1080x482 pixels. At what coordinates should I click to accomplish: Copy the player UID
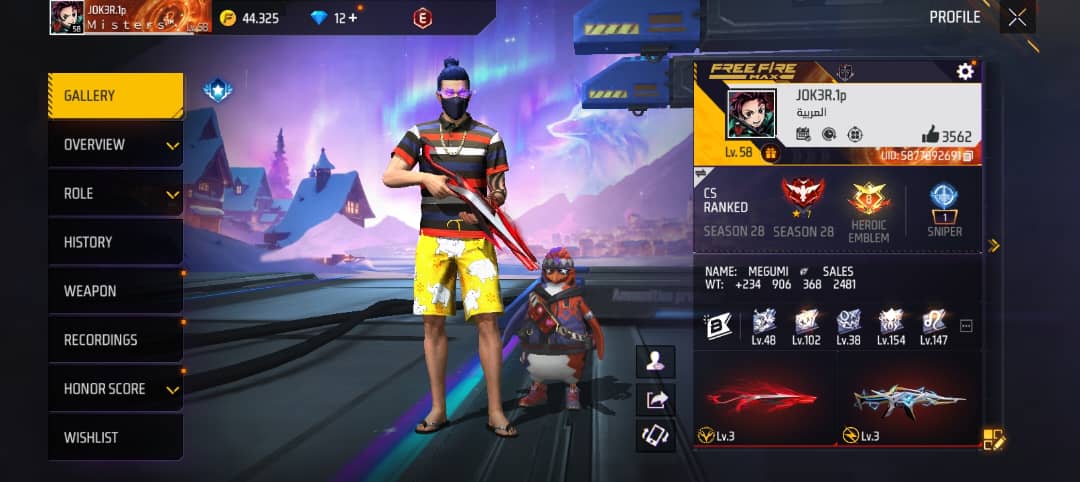click(968, 156)
